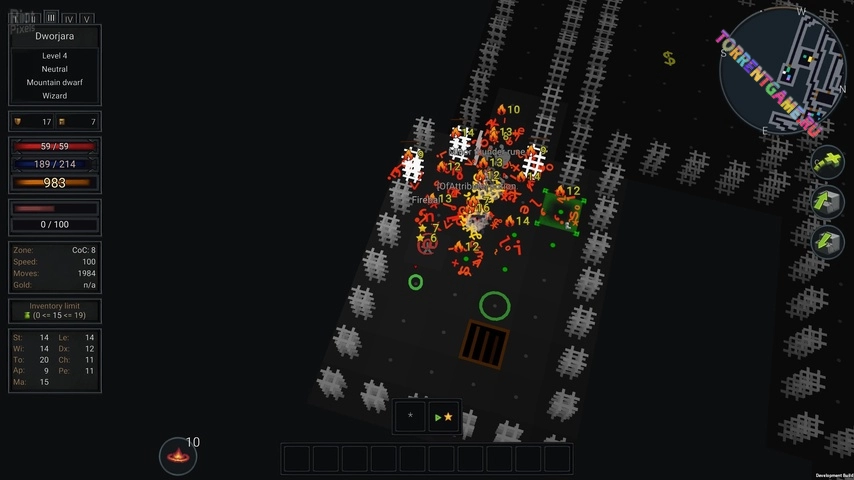Open the Dworjara character name panel
This screenshot has width=854, height=480.
tap(55, 36)
